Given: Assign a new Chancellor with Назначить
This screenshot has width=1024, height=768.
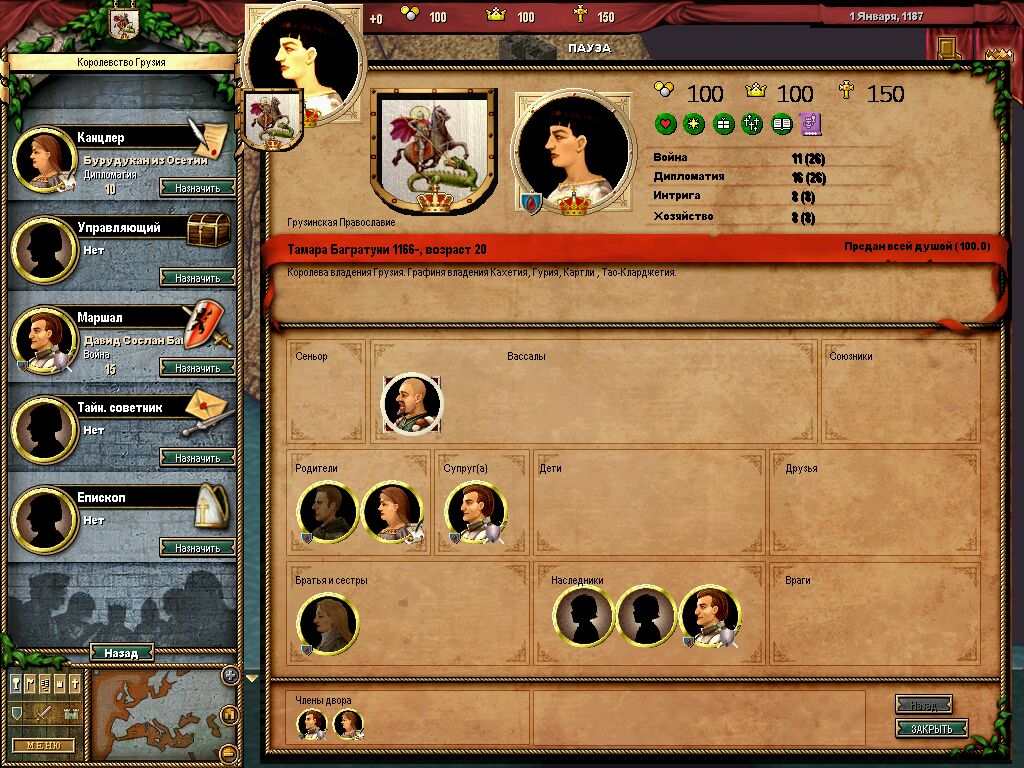Looking at the screenshot, I should click(x=197, y=187).
